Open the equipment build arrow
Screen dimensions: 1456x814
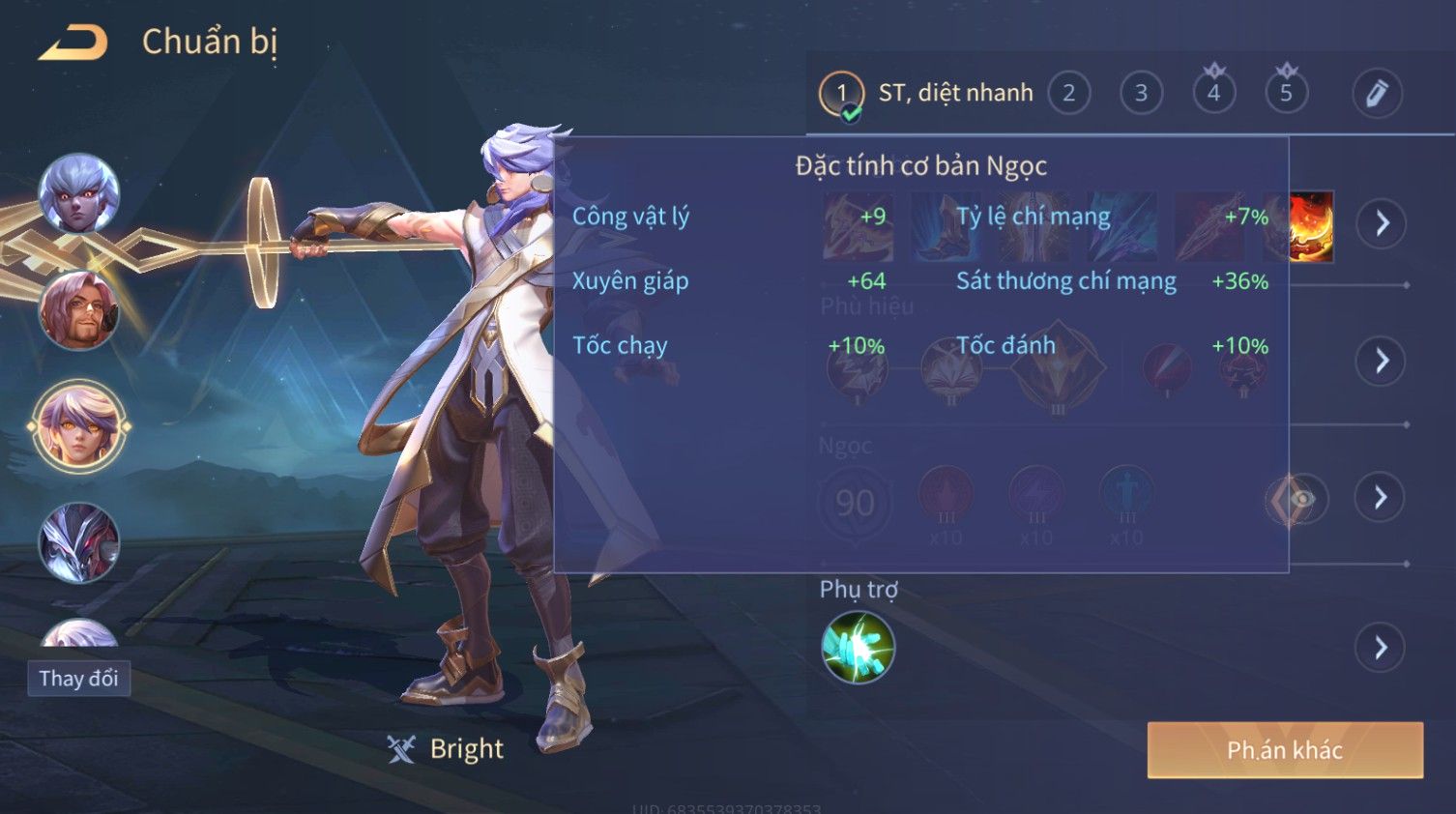(1381, 223)
